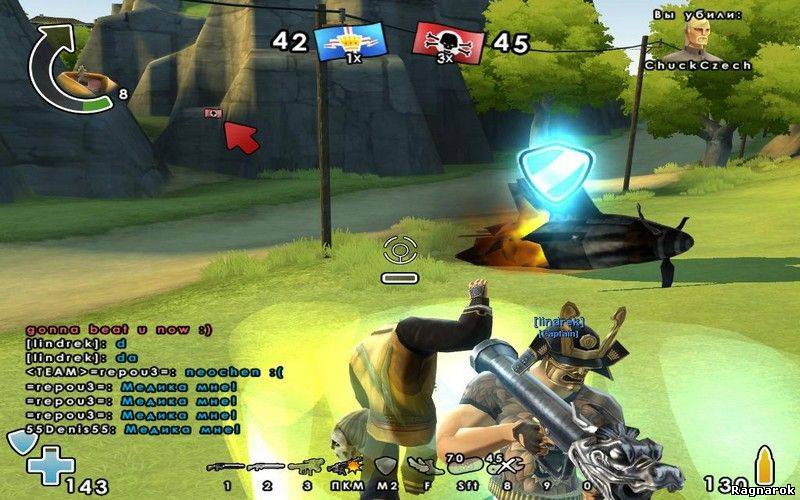Trigger the ability icon labeled F
The image size is (800, 500).
[x=422, y=466]
